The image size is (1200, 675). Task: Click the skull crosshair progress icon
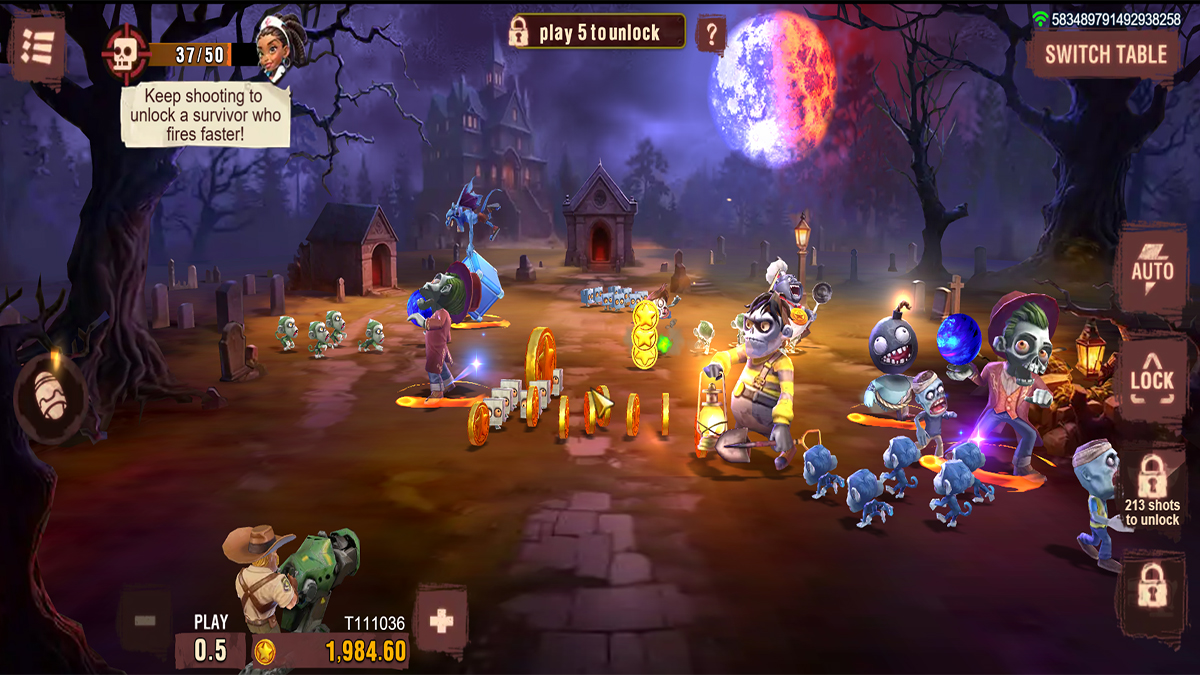[125, 53]
